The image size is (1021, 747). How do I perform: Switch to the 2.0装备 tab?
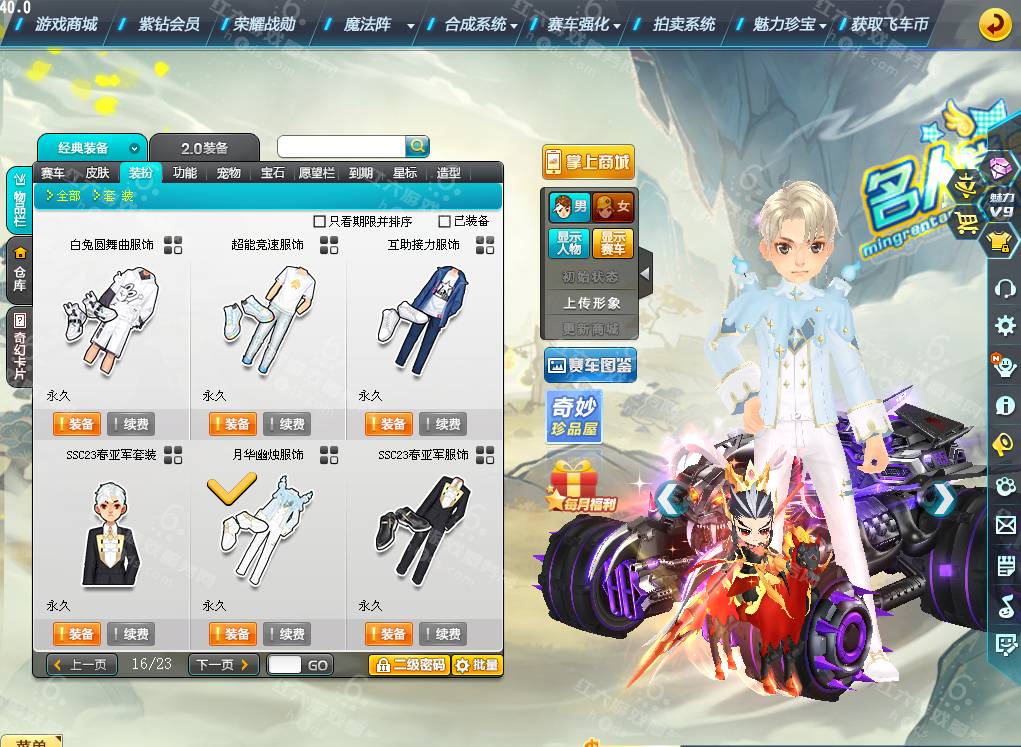[205, 148]
